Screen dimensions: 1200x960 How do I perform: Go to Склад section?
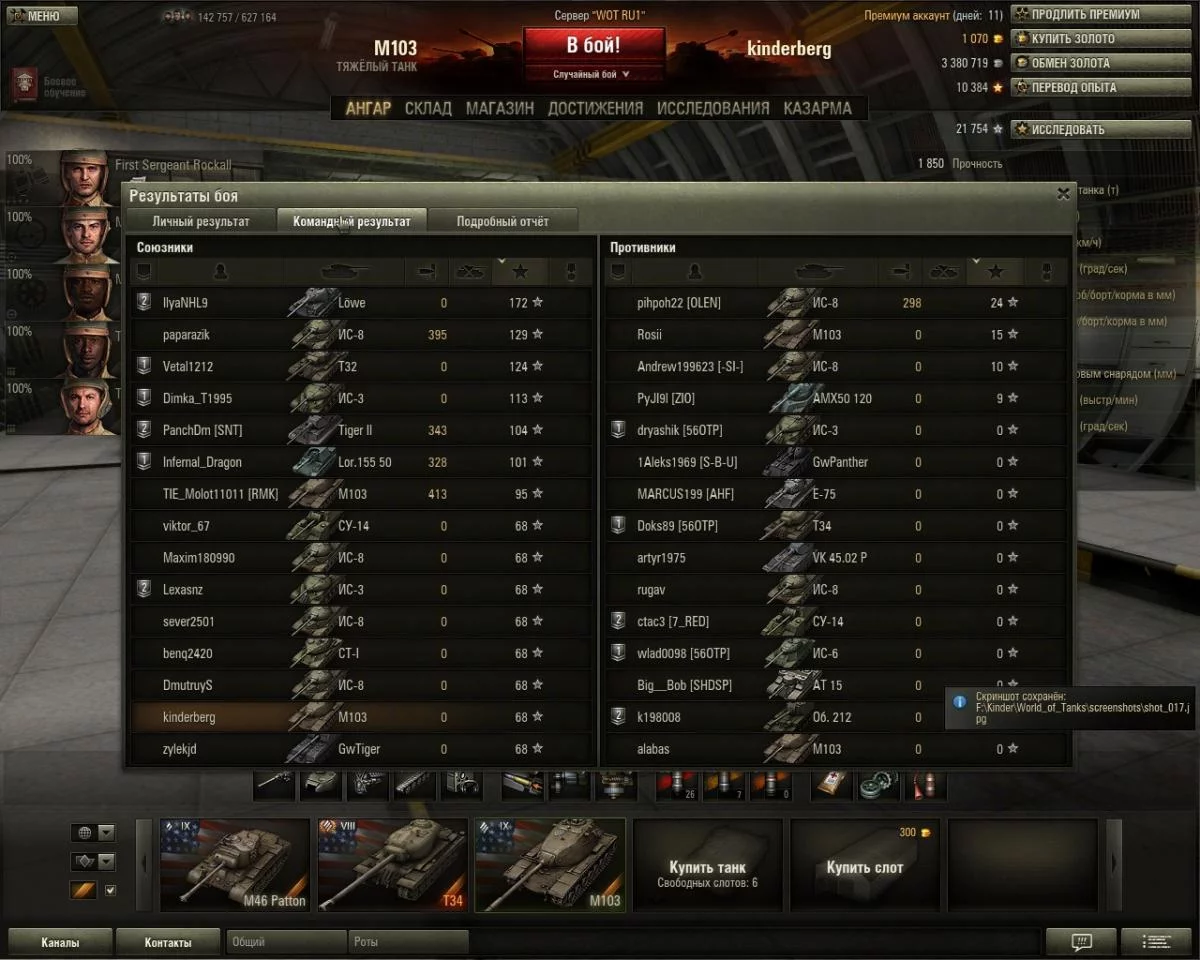(428, 108)
